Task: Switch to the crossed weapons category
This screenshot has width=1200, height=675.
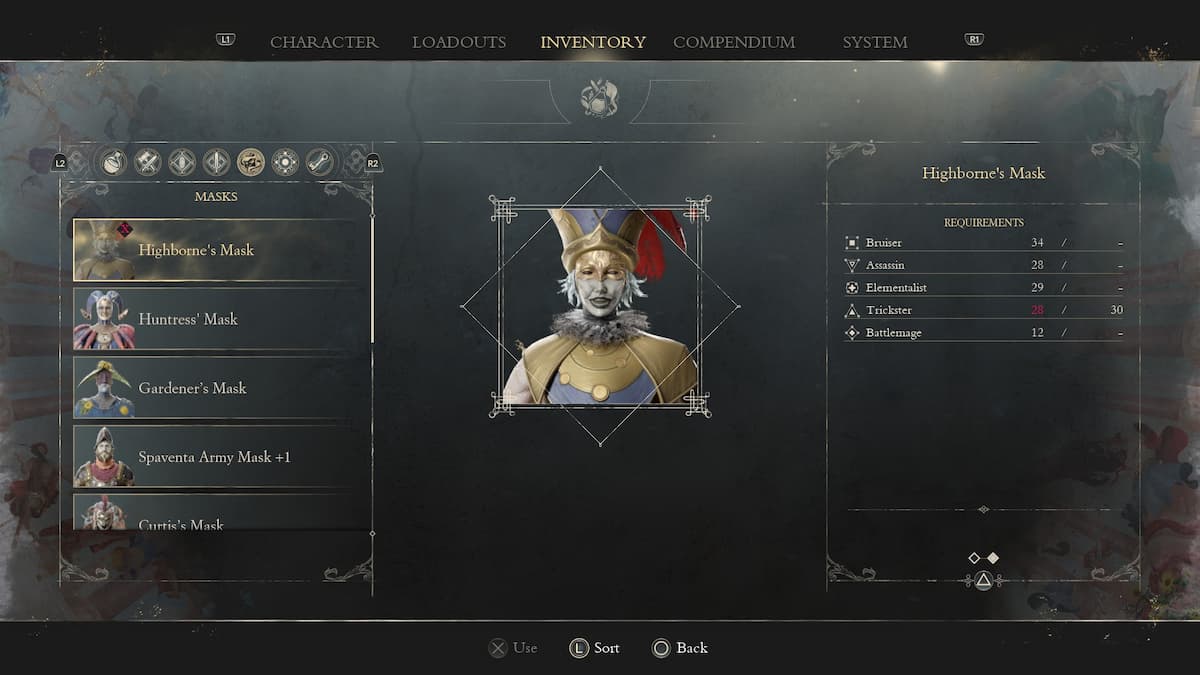Action: (148, 162)
